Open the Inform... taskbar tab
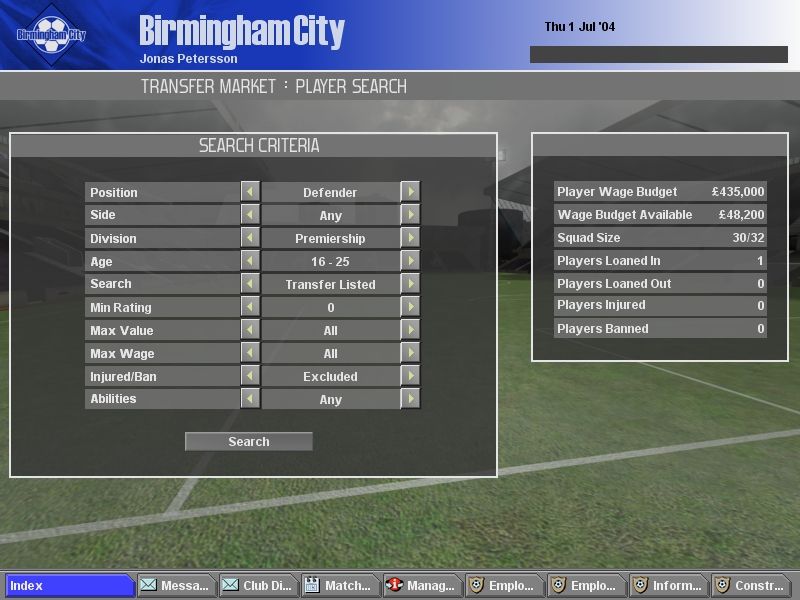The image size is (800, 600). click(x=667, y=586)
